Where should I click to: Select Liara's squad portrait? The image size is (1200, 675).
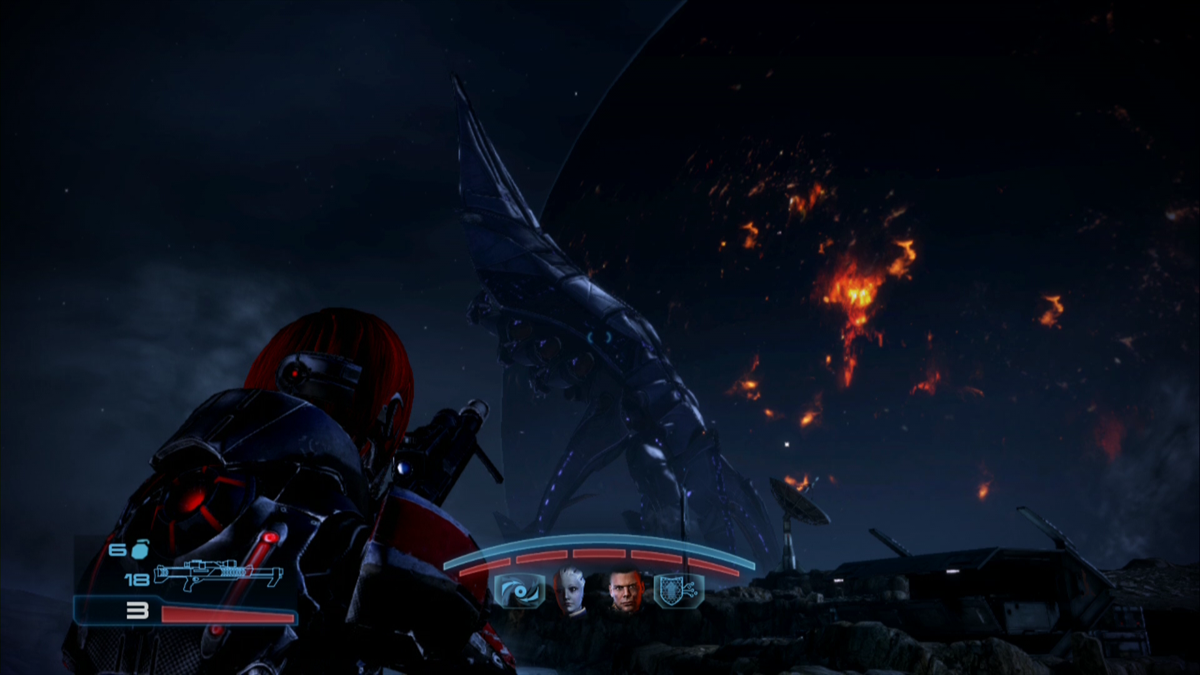click(571, 592)
